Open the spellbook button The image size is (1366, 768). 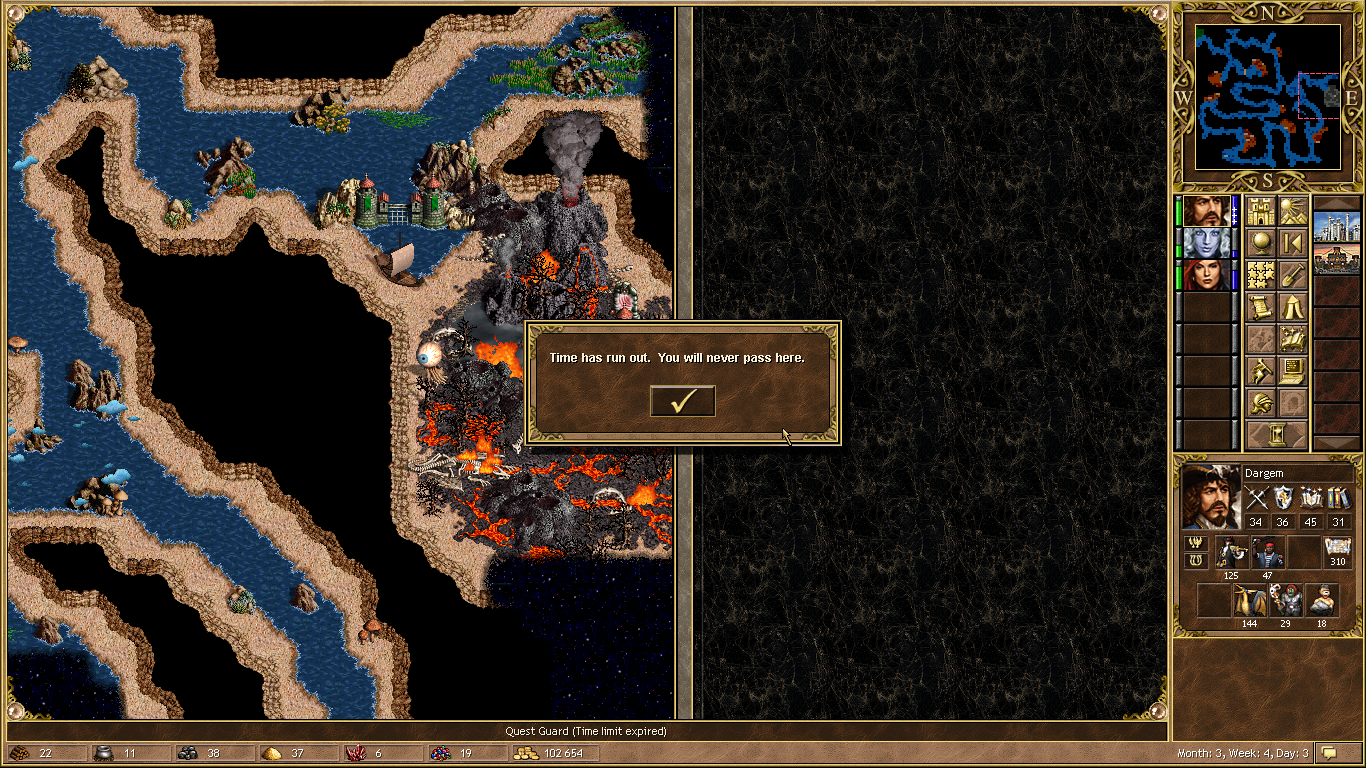pos(1292,339)
